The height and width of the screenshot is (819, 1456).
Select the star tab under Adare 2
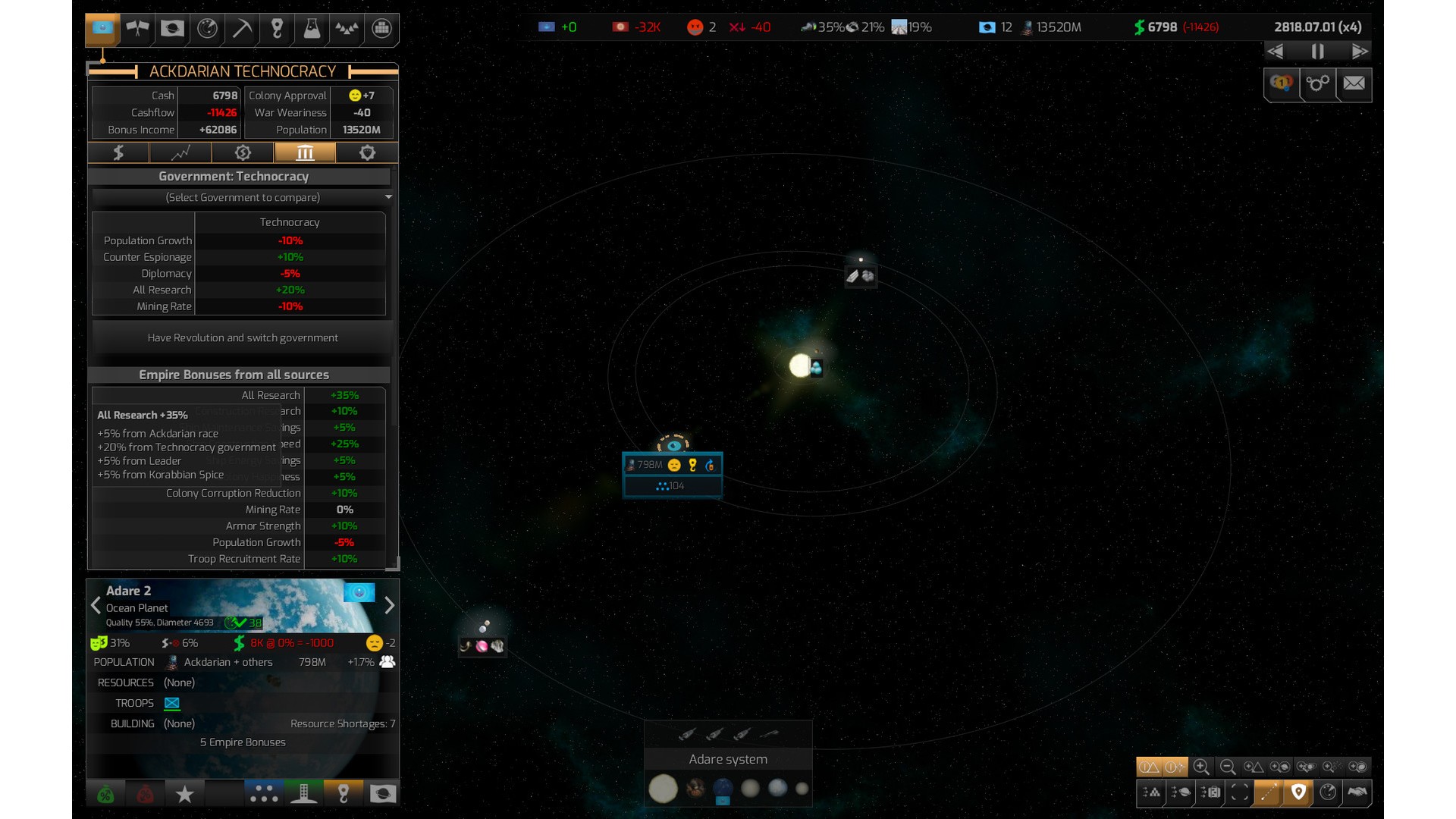(184, 794)
